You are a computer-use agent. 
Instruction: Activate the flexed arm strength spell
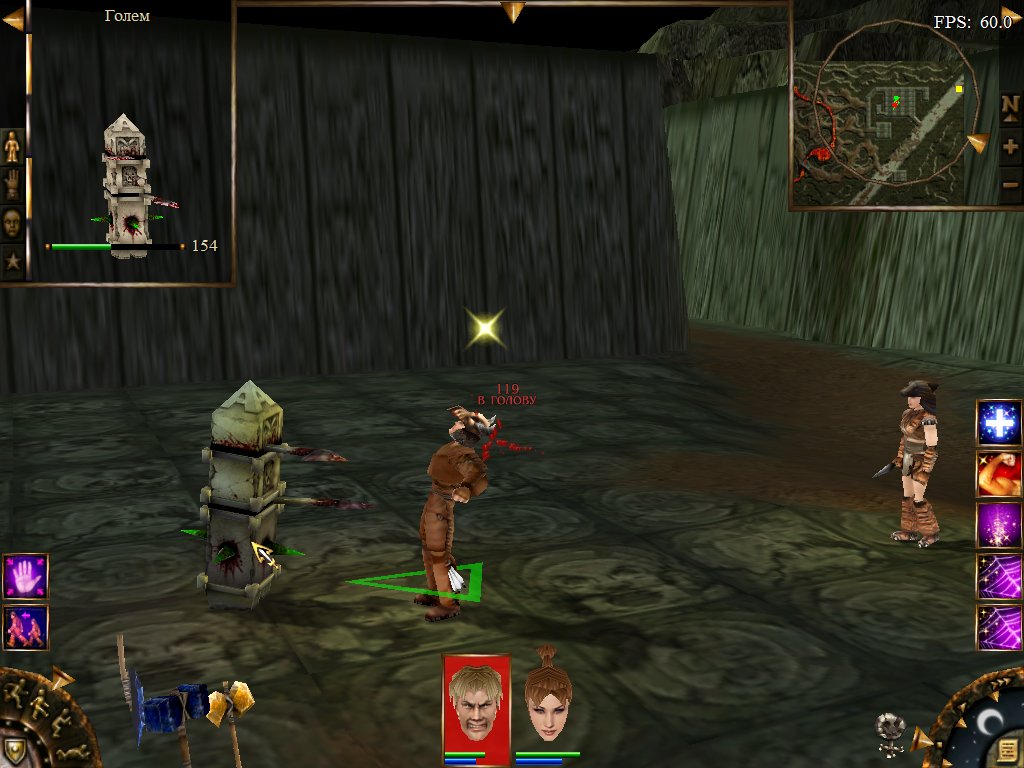coord(999,475)
